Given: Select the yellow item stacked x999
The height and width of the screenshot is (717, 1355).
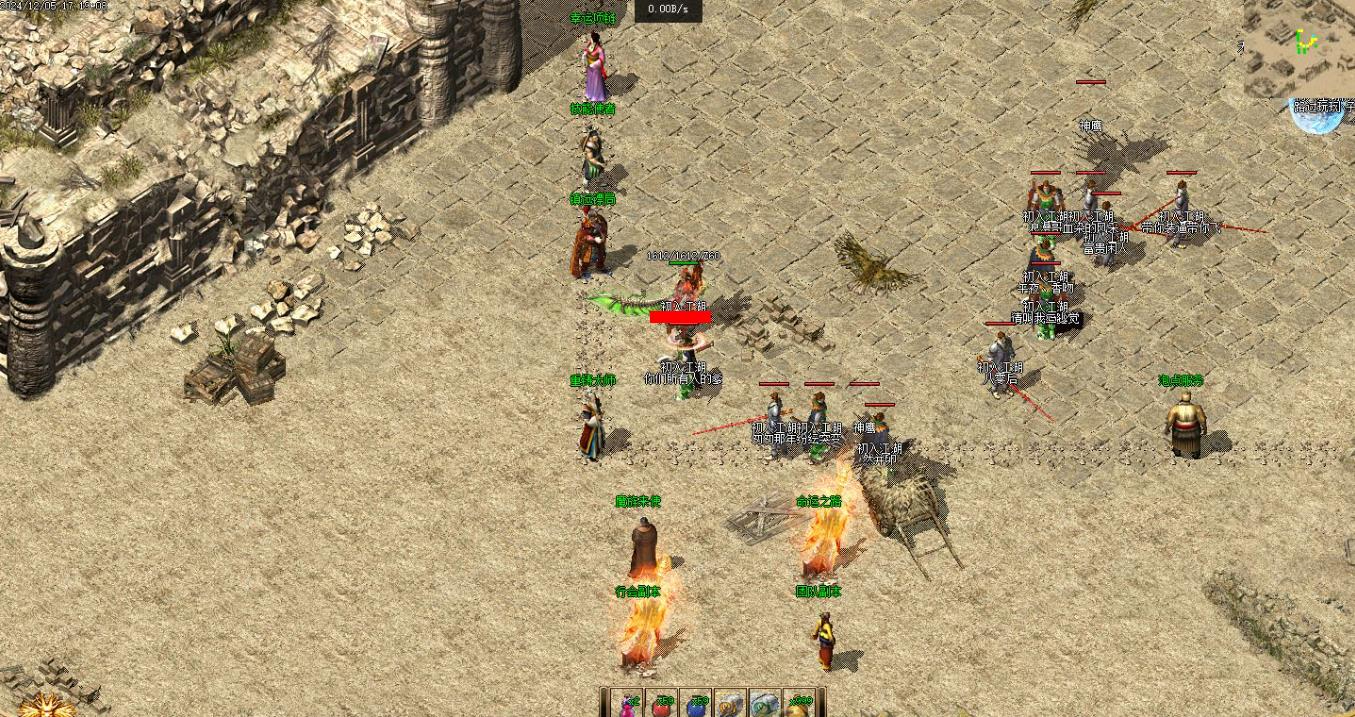Looking at the screenshot, I should coord(799,704).
